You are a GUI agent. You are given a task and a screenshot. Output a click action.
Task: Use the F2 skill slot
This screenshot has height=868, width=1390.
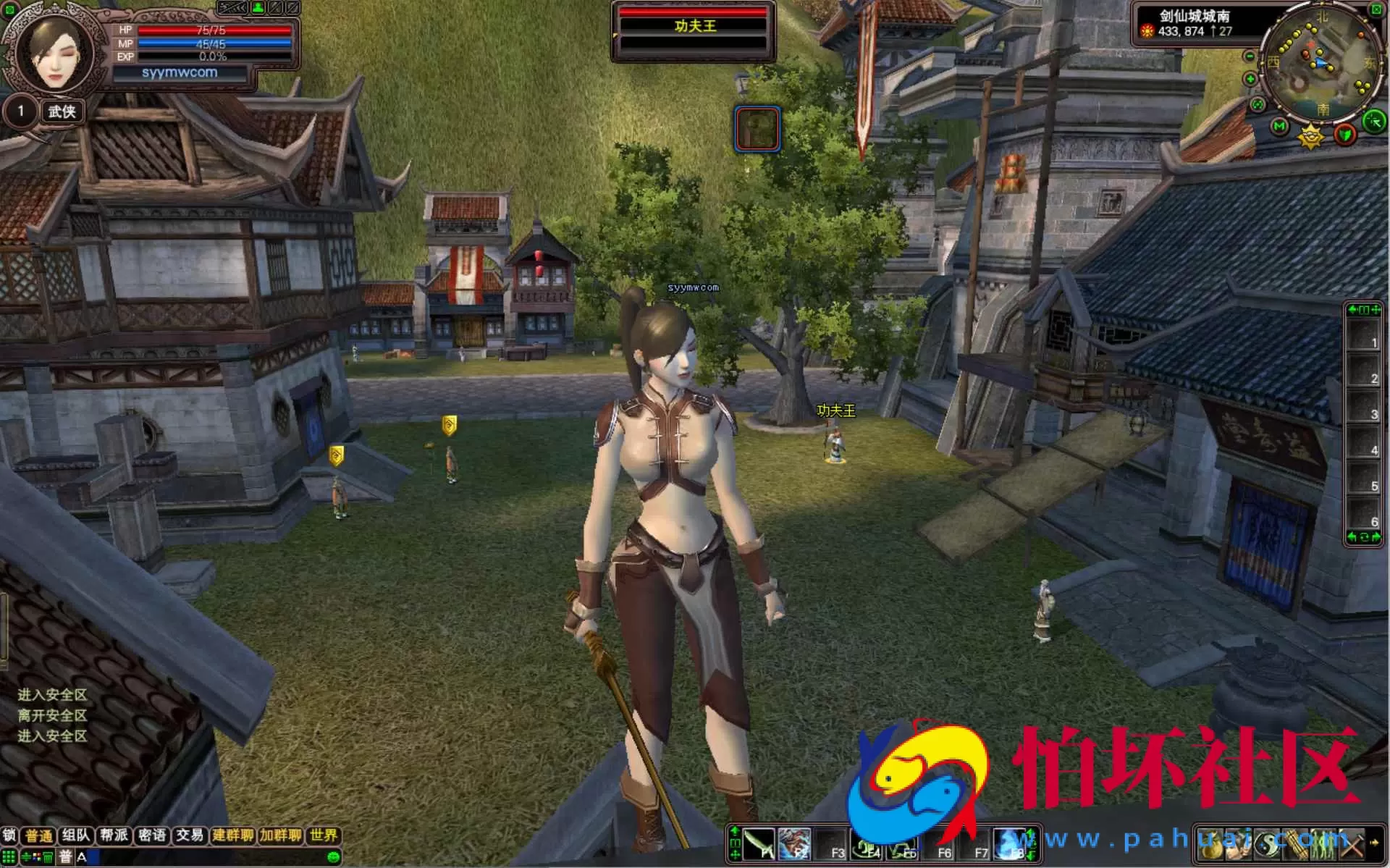(x=794, y=843)
